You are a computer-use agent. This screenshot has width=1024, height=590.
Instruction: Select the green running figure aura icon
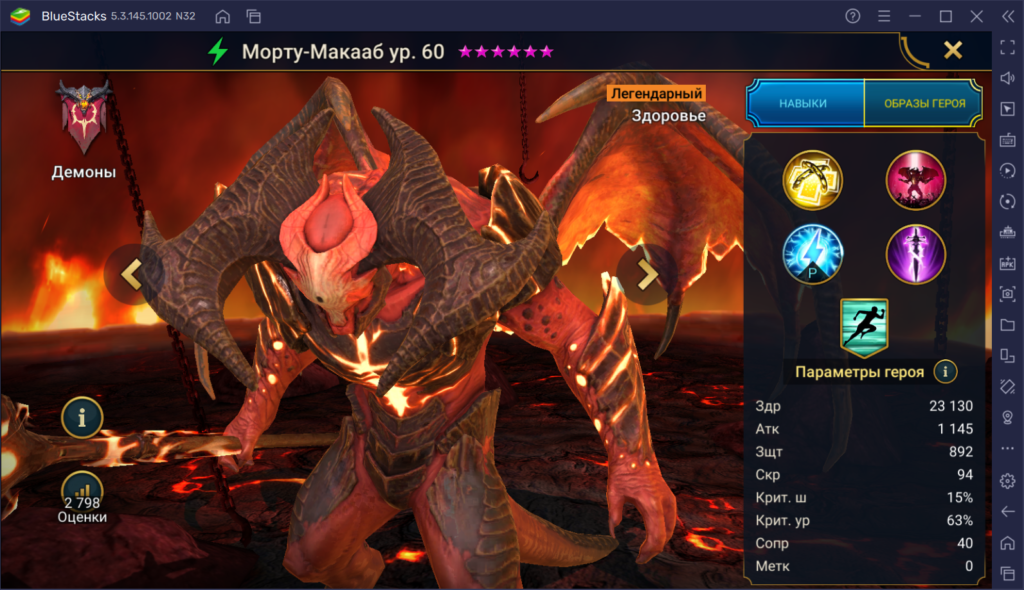[863, 327]
